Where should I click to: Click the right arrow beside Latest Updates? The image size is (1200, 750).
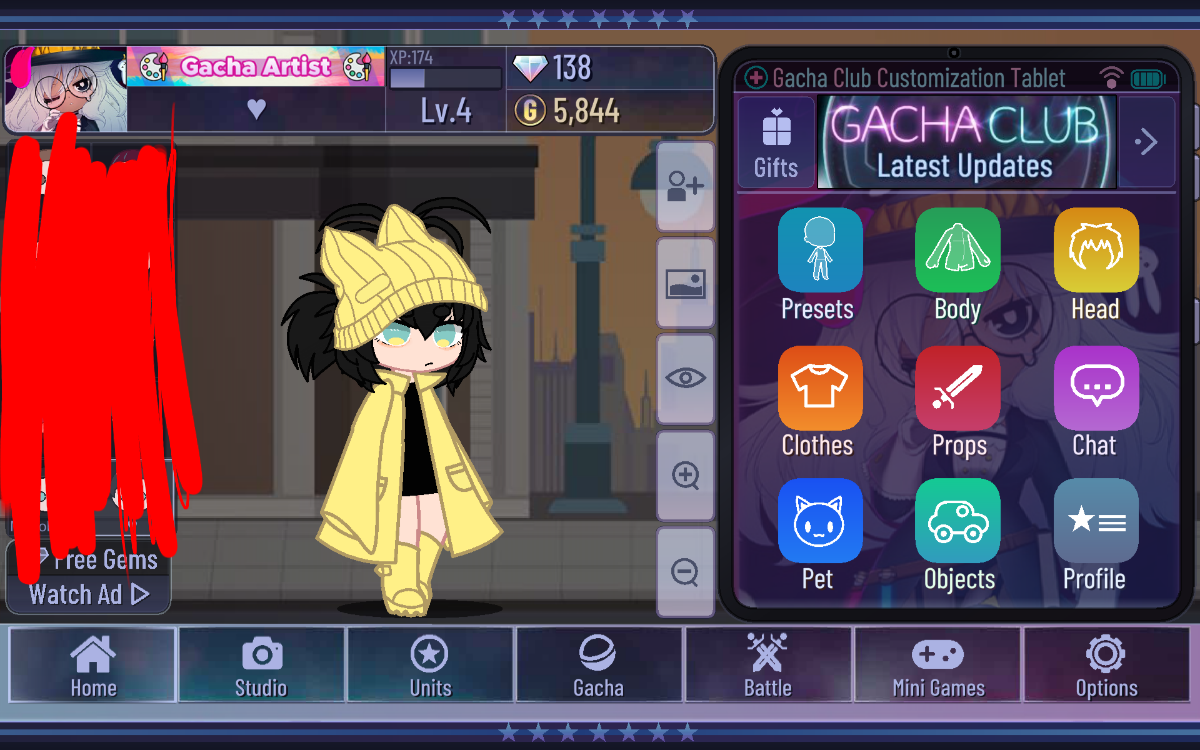(1146, 142)
